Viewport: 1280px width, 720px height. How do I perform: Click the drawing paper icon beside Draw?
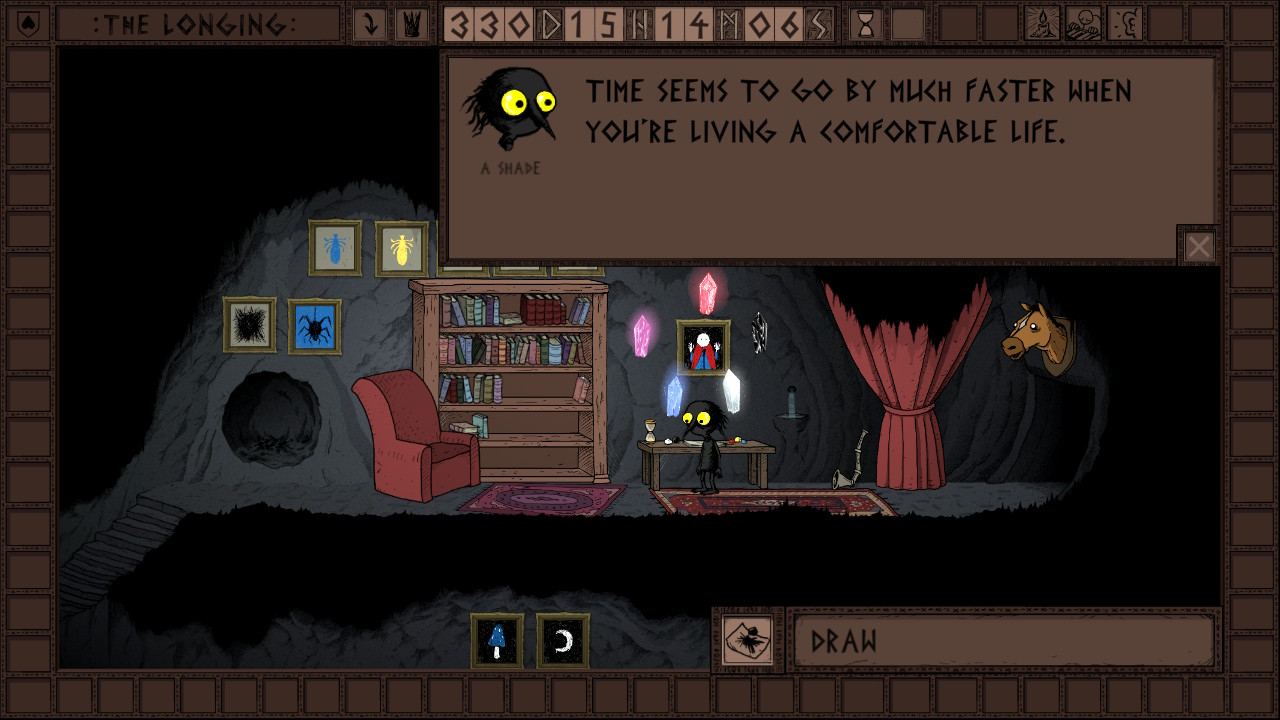748,640
